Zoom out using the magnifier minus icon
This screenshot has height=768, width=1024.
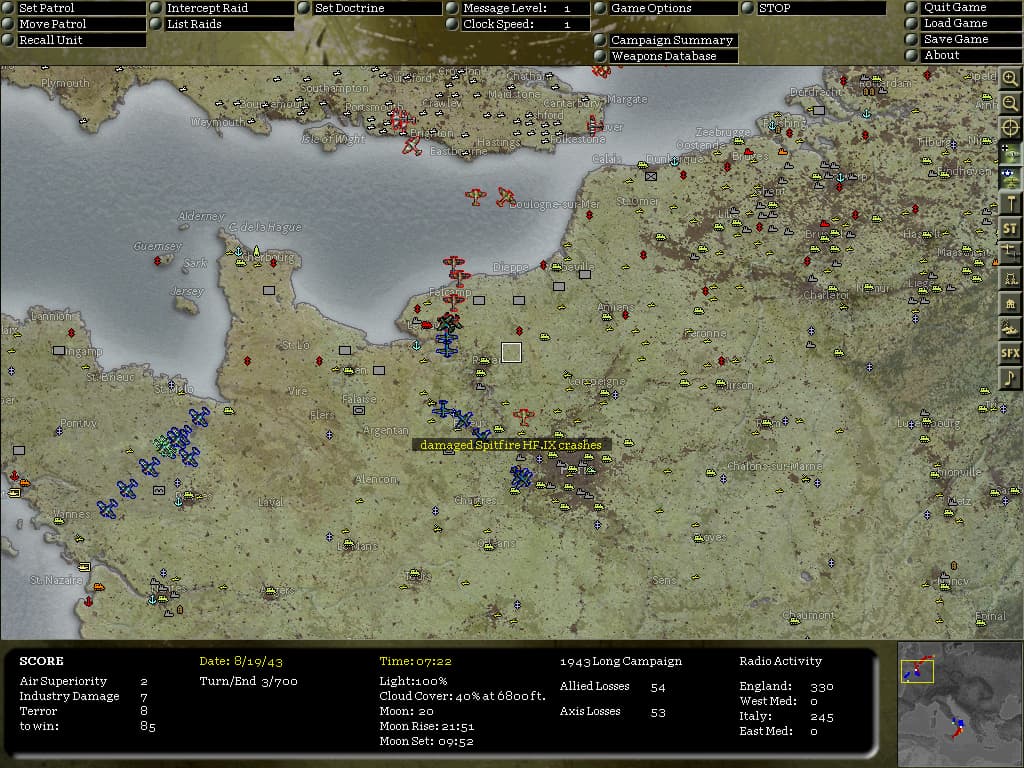(x=1010, y=103)
